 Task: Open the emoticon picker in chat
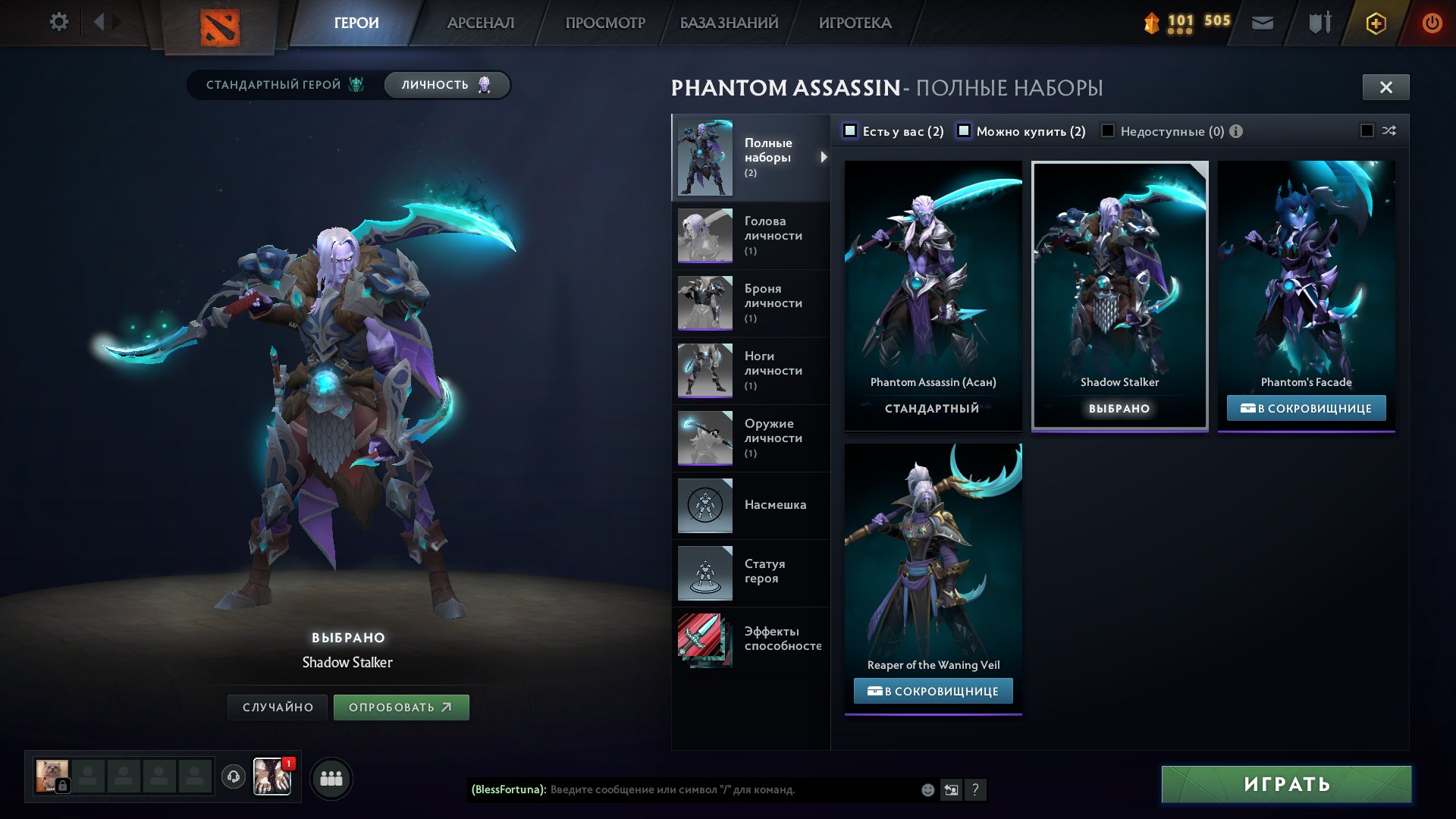point(927,790)
